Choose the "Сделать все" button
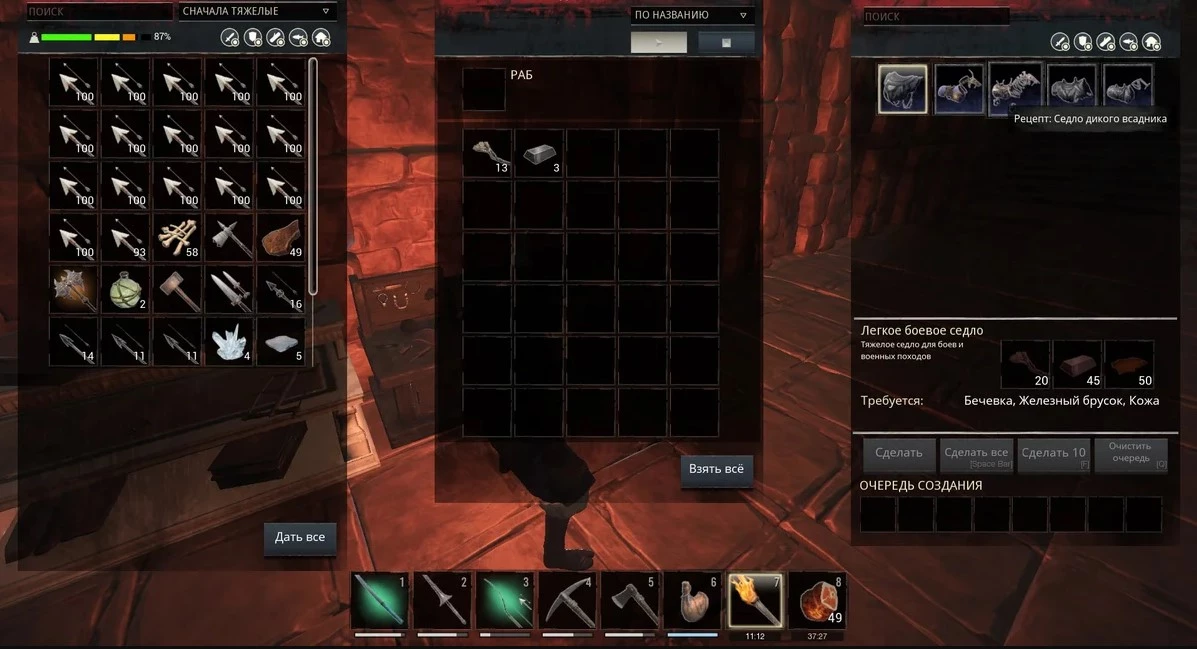 click(975, 453)
